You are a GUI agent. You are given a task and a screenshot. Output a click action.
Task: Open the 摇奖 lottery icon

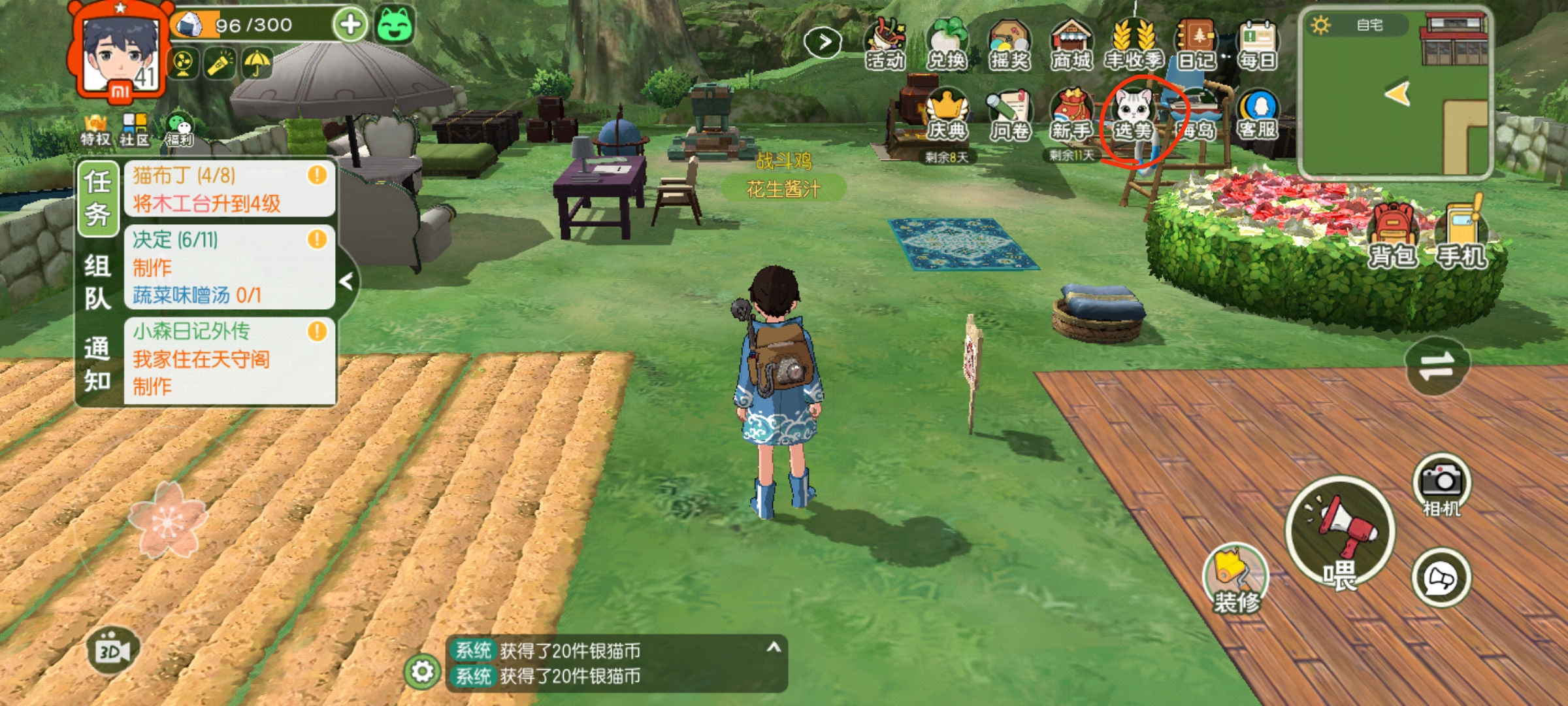(1009, 44)
